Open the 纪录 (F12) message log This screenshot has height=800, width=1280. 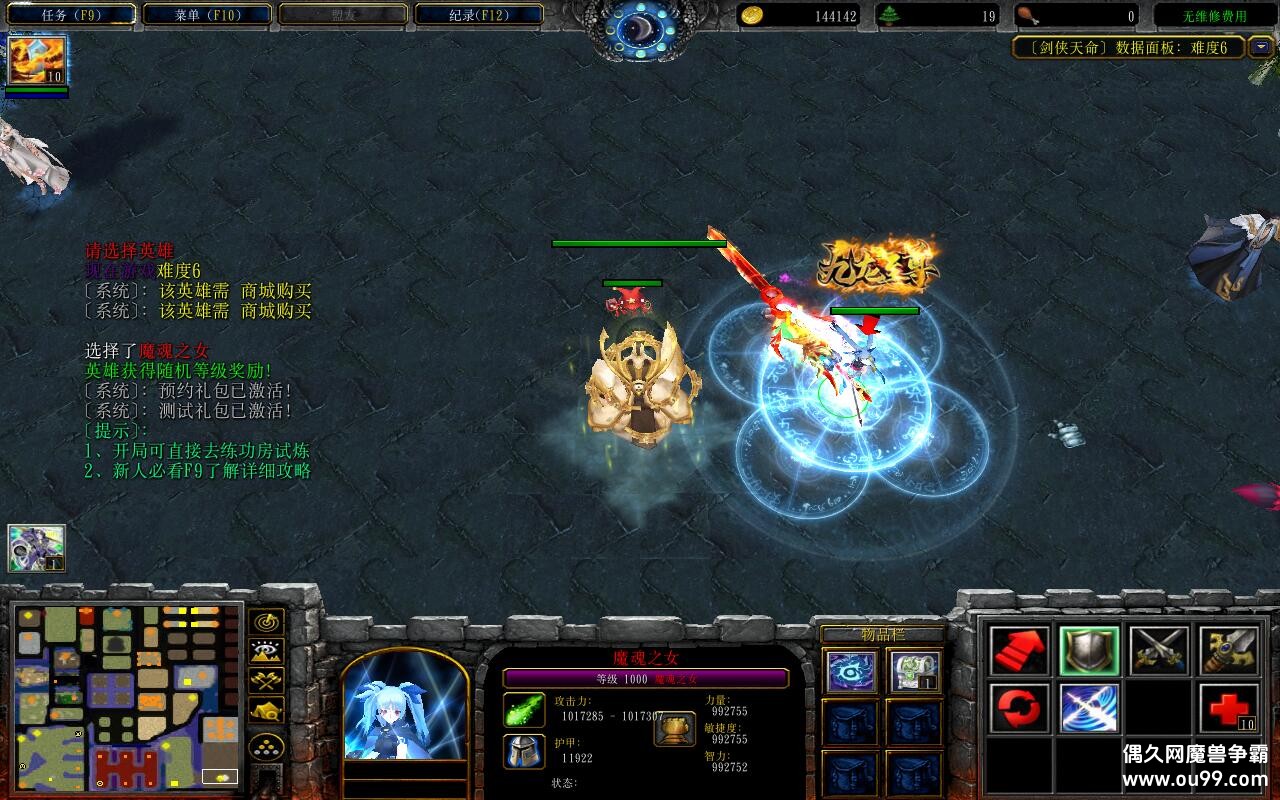click(x=479, y=15)
